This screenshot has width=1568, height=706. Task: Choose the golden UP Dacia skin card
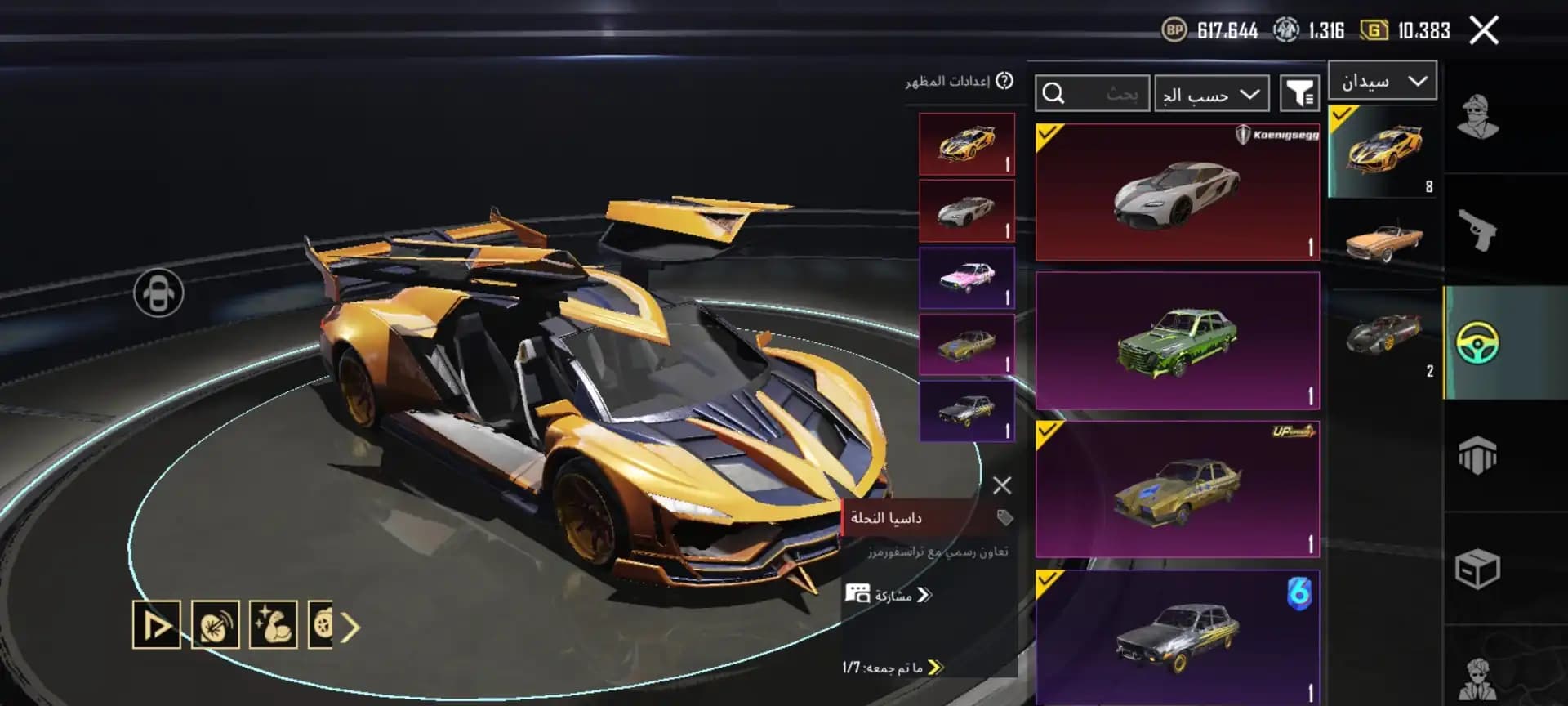pyautogui.click(x=1177, y=489)
